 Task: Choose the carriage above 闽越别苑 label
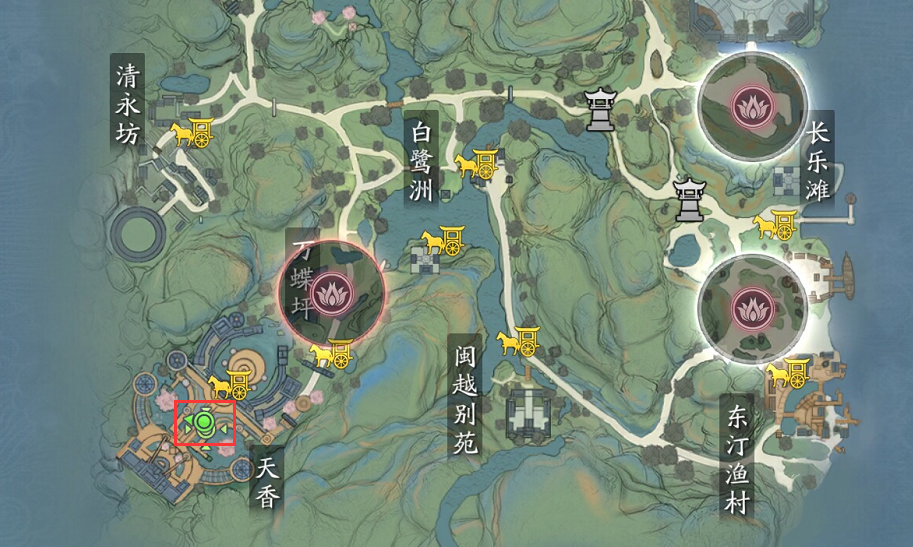[519, 340]
